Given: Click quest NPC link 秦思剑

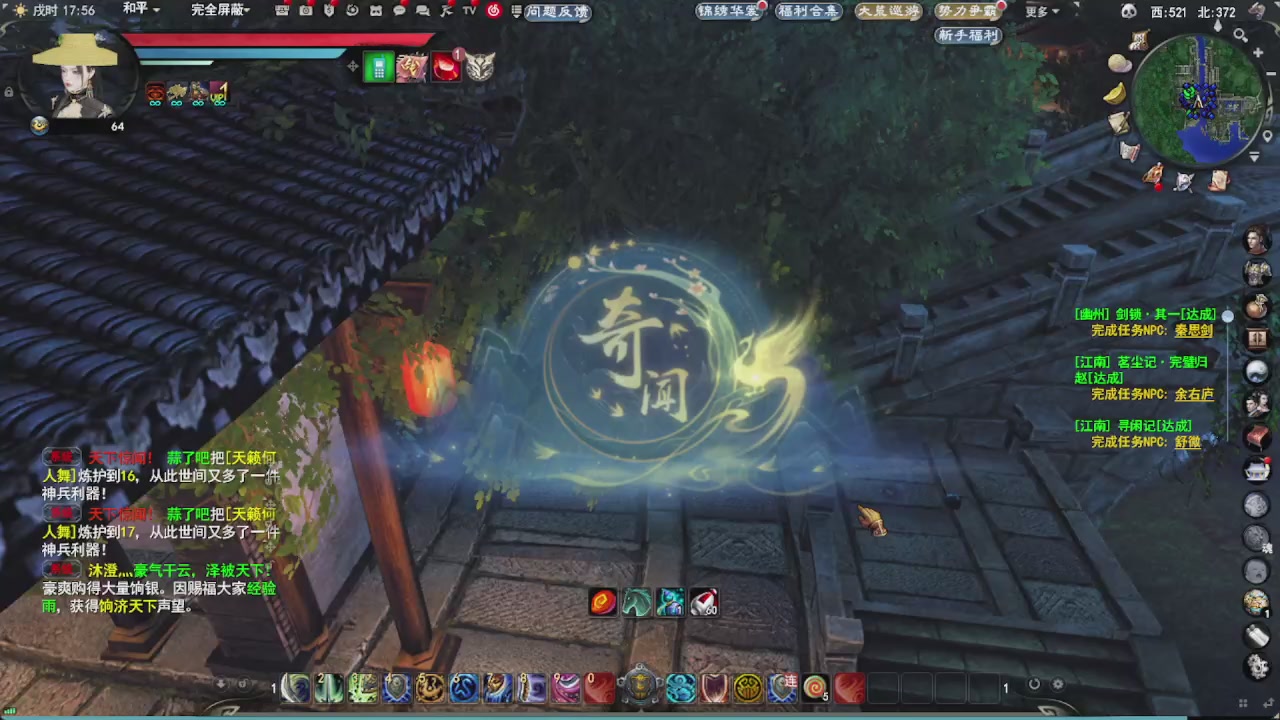Looking at the screenshot, I should 1193,331.
